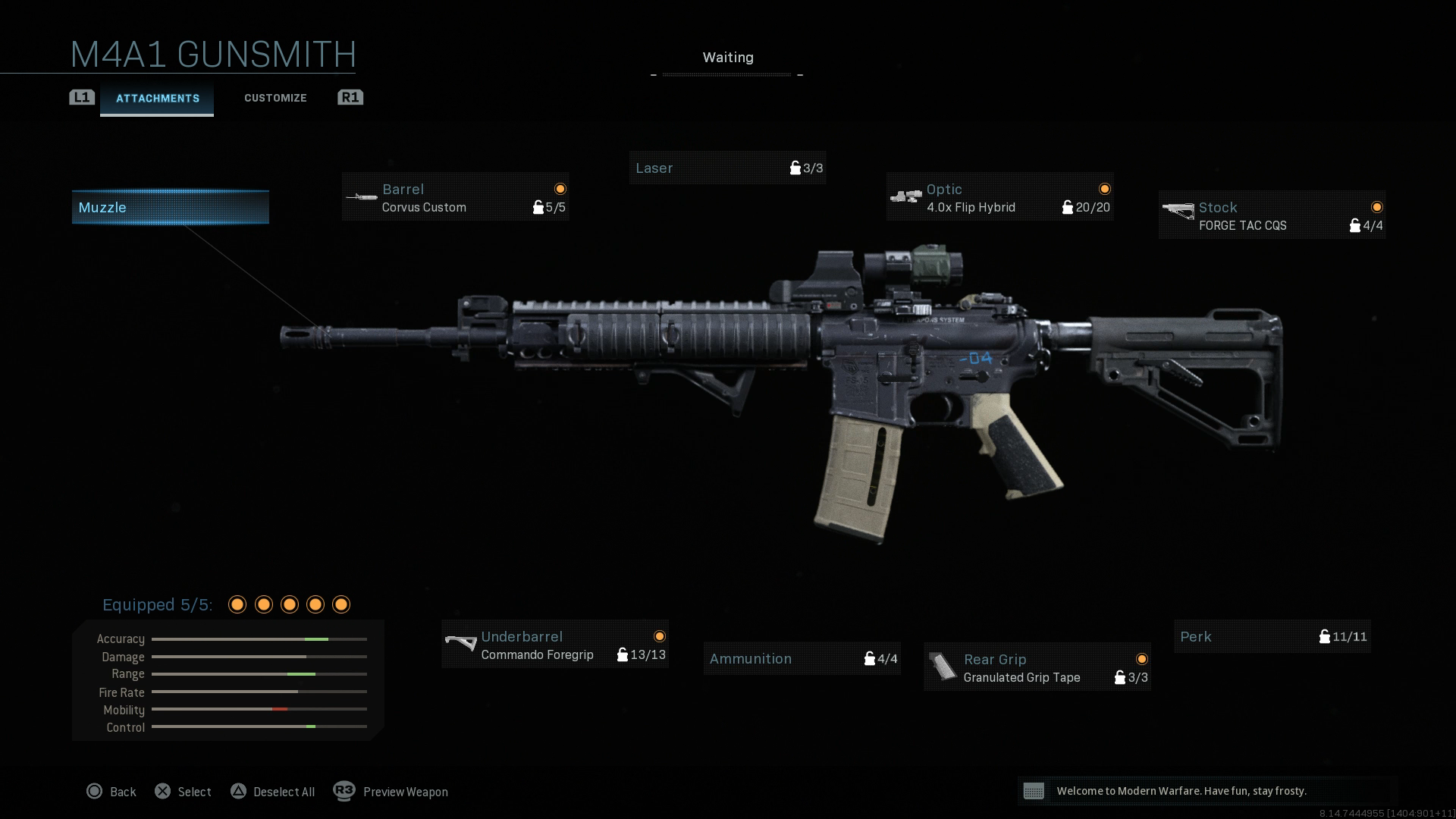This screenshot has height=819, width=1456.
Task: Click the Underbarrel foregrip icon
Action: point(460,645)
